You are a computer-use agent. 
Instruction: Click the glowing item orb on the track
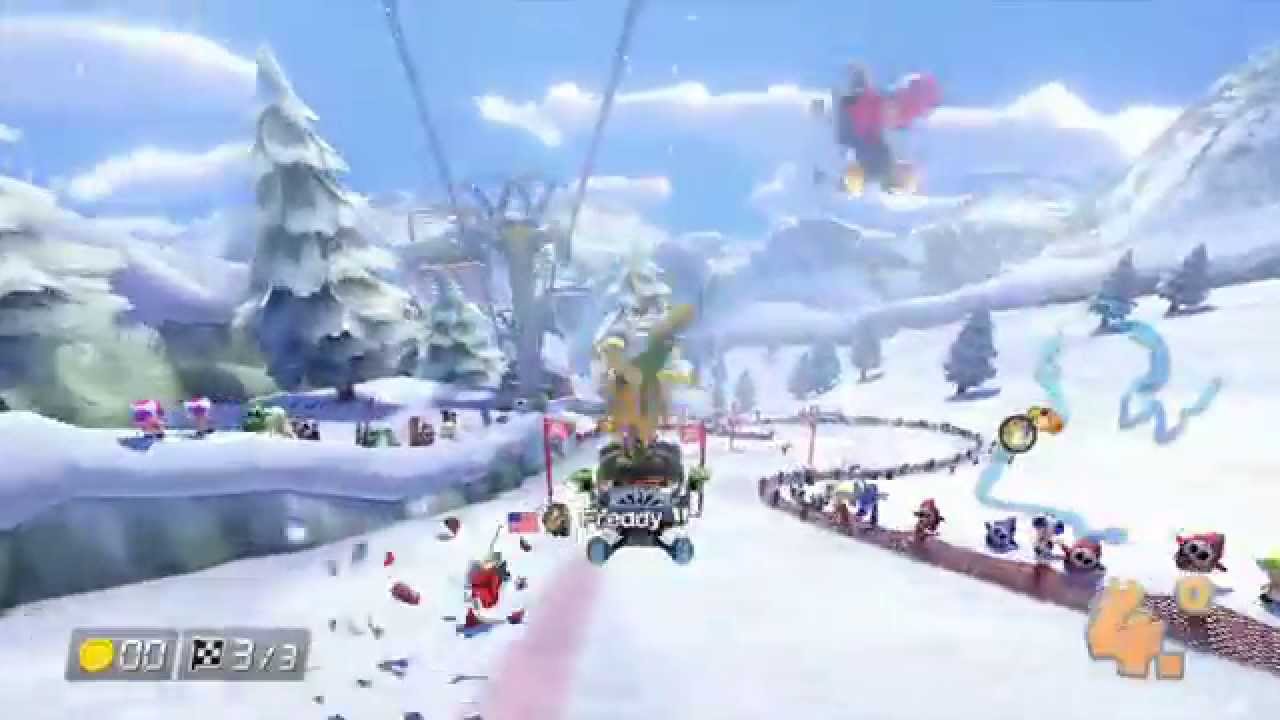pos(1020,432)
